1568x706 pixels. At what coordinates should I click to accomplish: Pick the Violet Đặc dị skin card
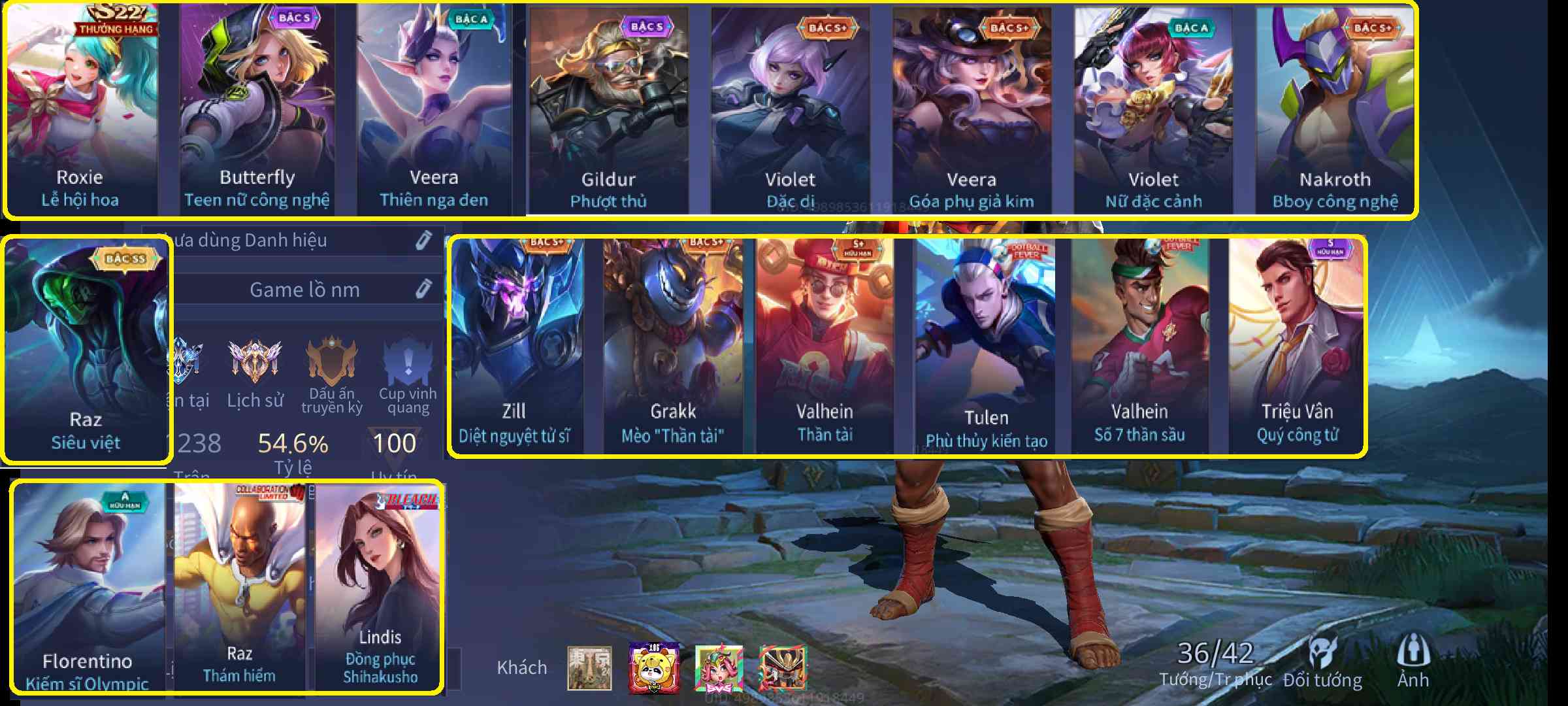coord(790,110)
